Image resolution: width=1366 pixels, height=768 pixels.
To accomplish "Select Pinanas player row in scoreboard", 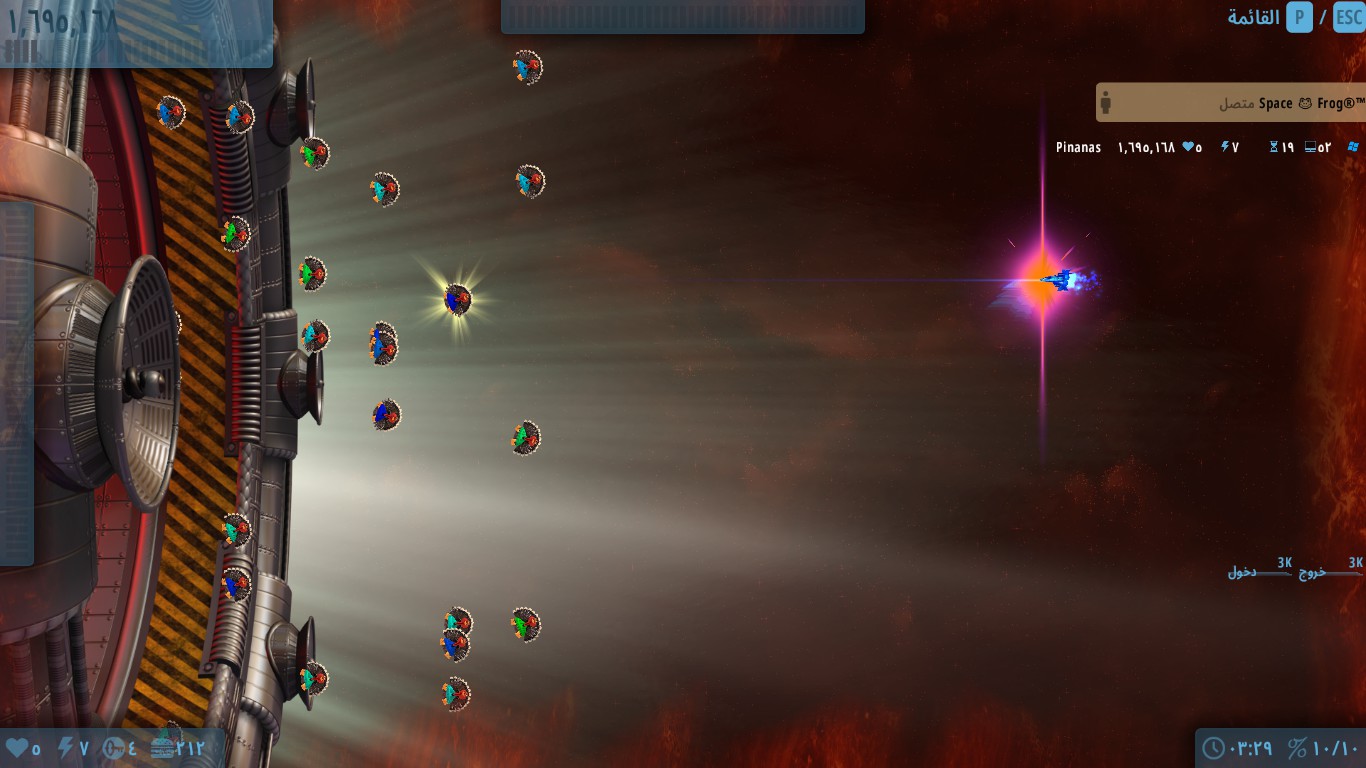I will (x=1078, y=147).
